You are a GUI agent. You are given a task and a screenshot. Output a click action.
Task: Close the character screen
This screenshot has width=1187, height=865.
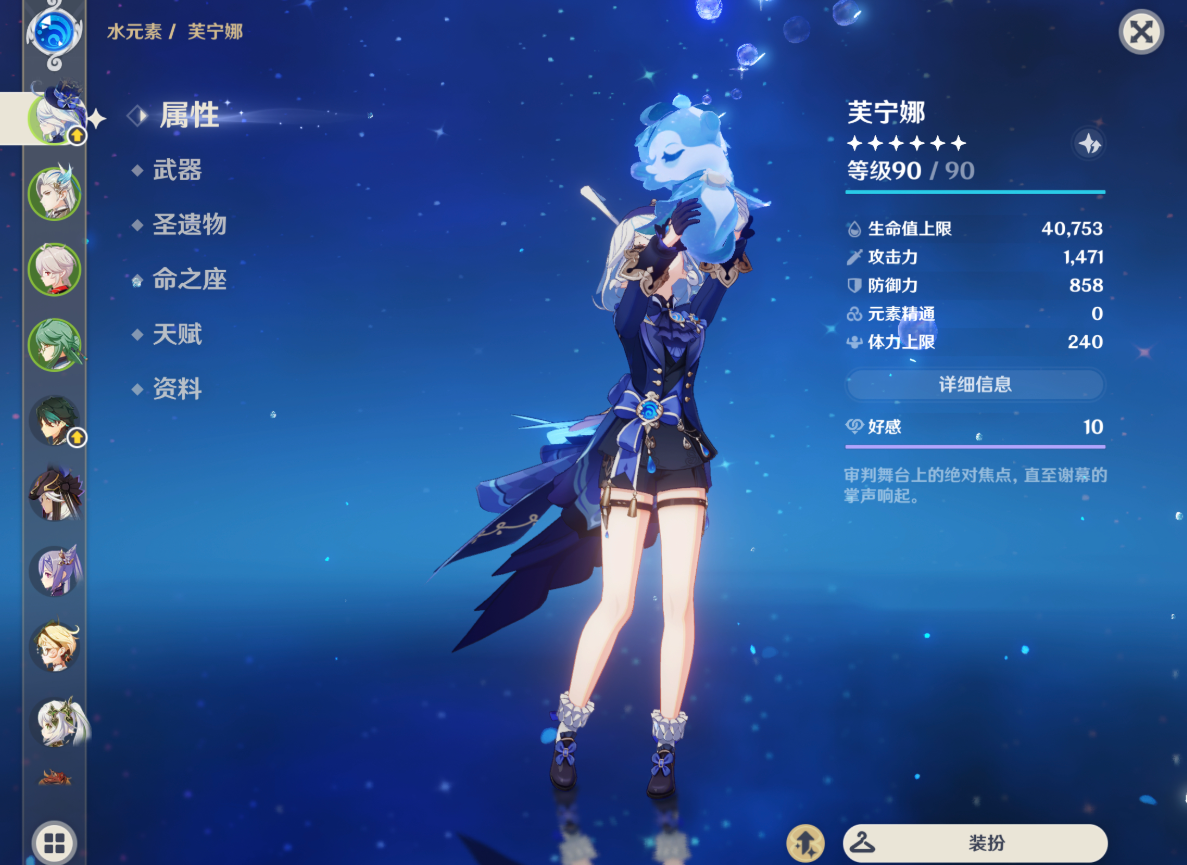[1140, 33]
